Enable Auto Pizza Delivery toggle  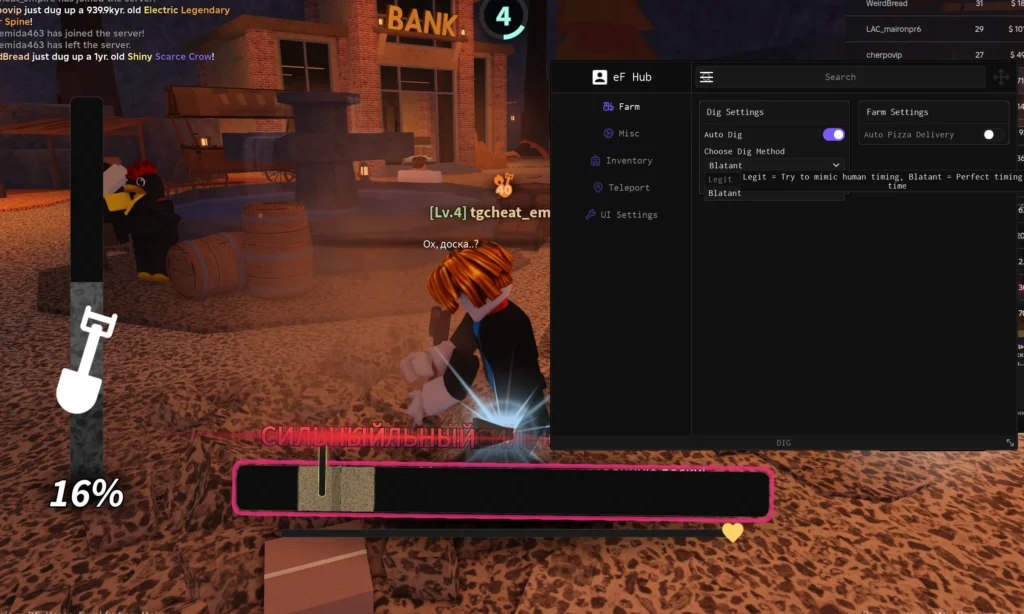pos(989,134)
